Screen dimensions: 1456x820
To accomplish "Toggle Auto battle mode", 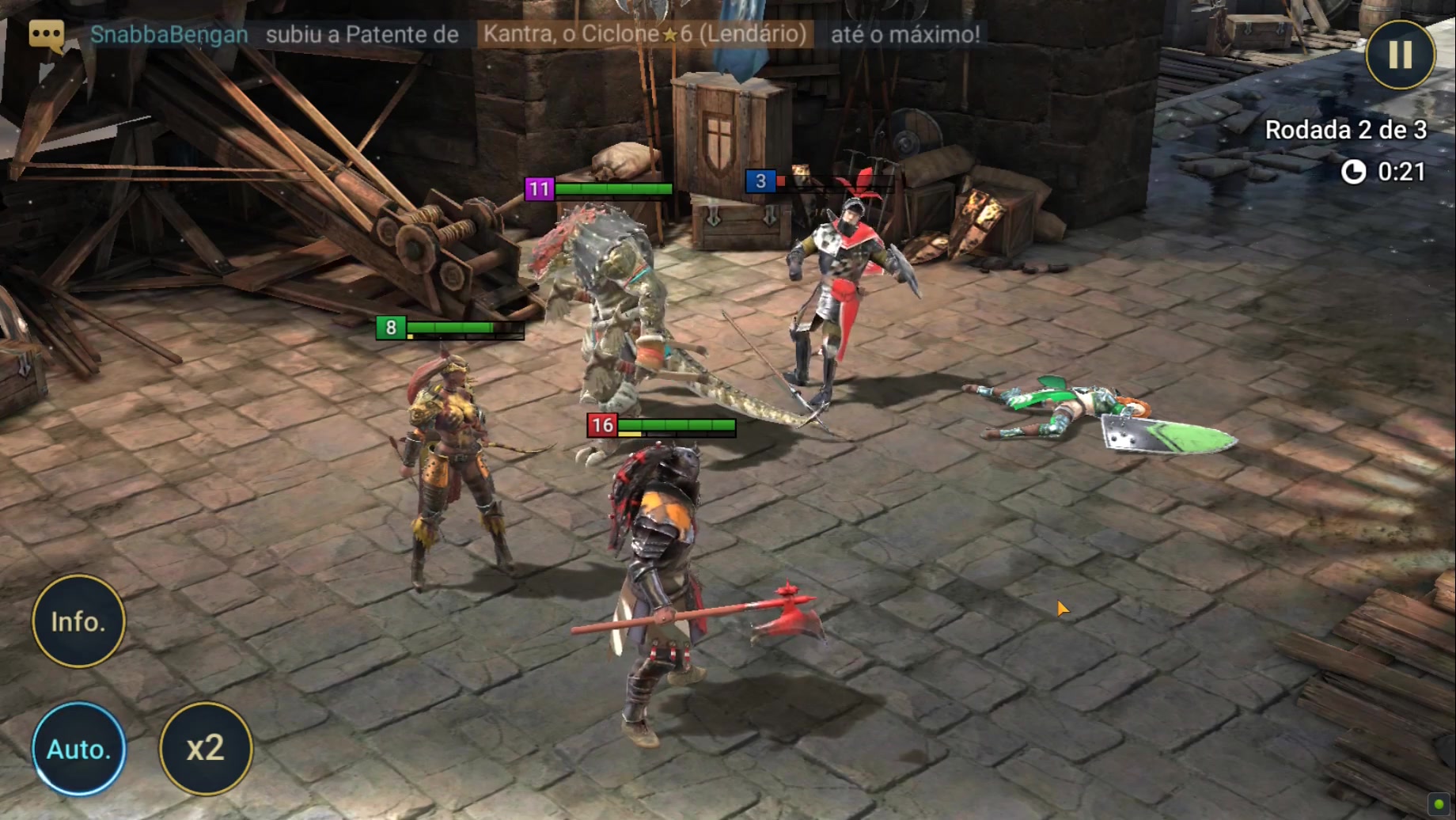I will pos(78,748).
